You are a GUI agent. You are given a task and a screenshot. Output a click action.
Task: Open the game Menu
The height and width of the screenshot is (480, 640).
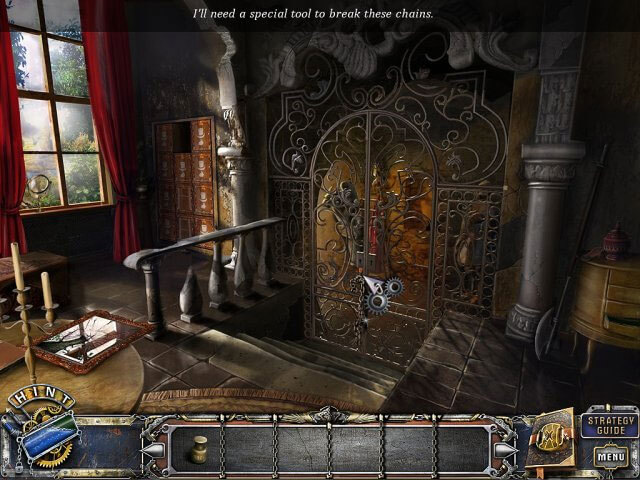(x=610, y=457)
